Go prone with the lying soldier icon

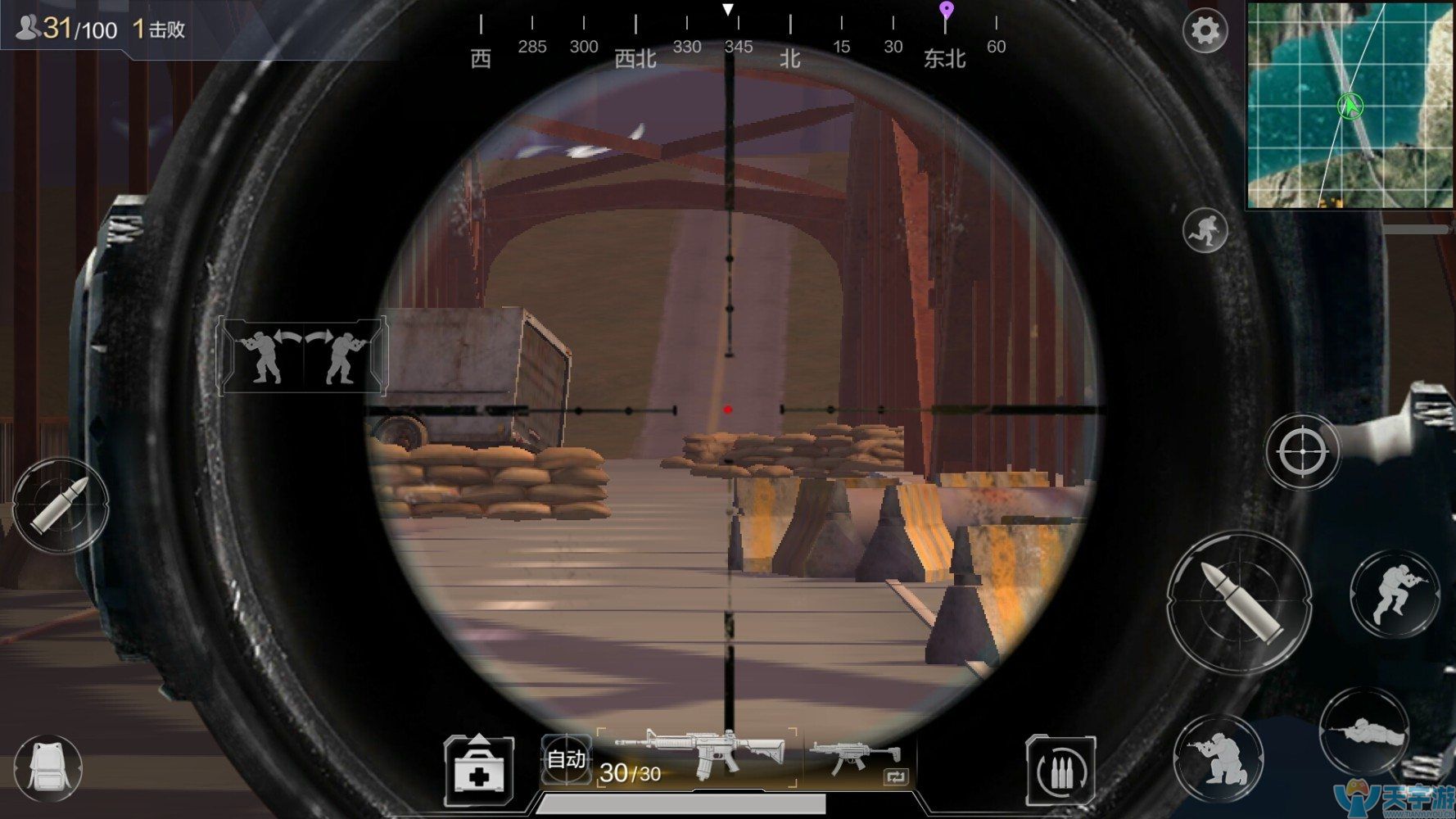tap(1363, 731)
